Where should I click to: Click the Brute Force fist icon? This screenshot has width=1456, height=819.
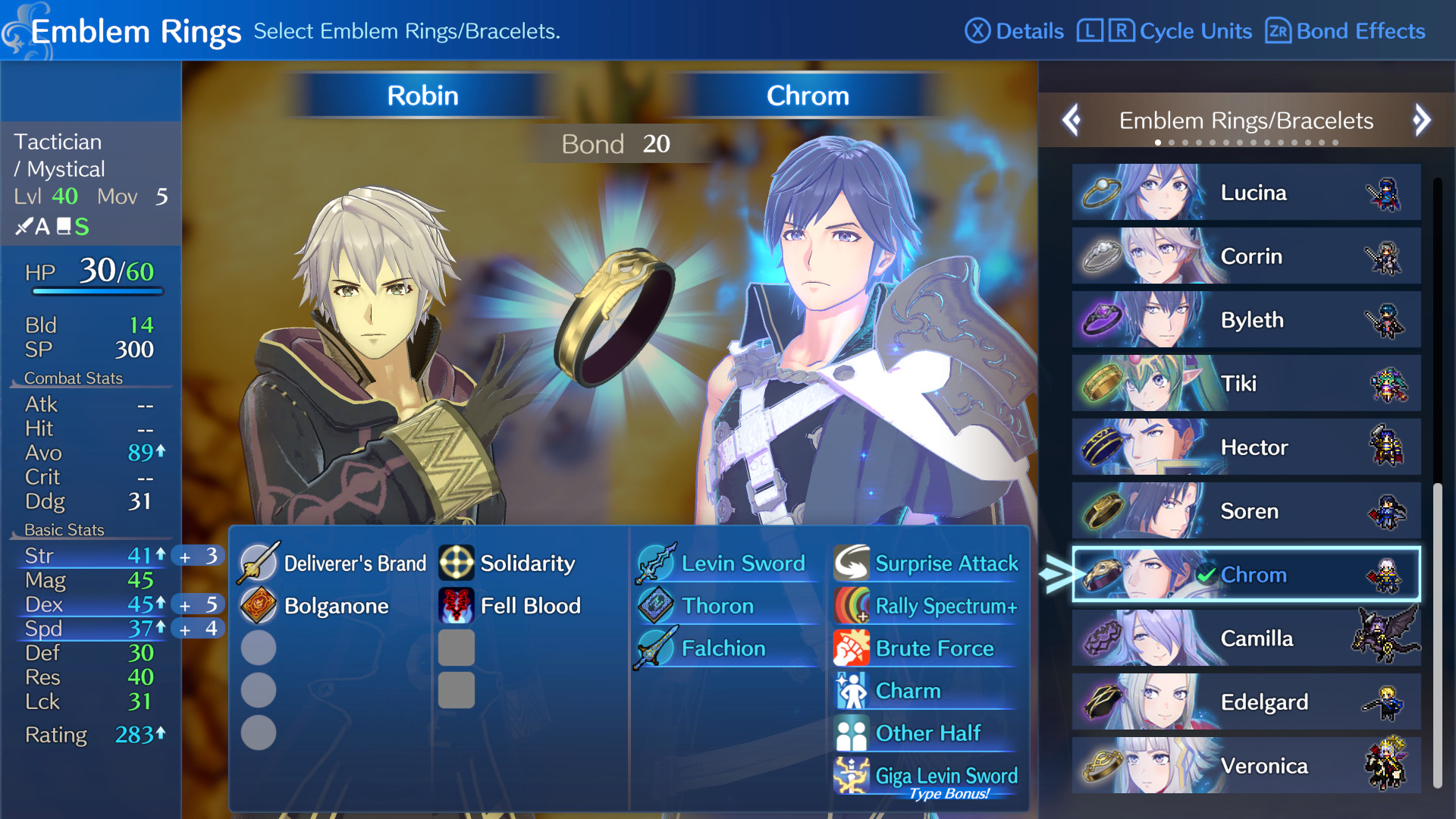coord(852,648)
